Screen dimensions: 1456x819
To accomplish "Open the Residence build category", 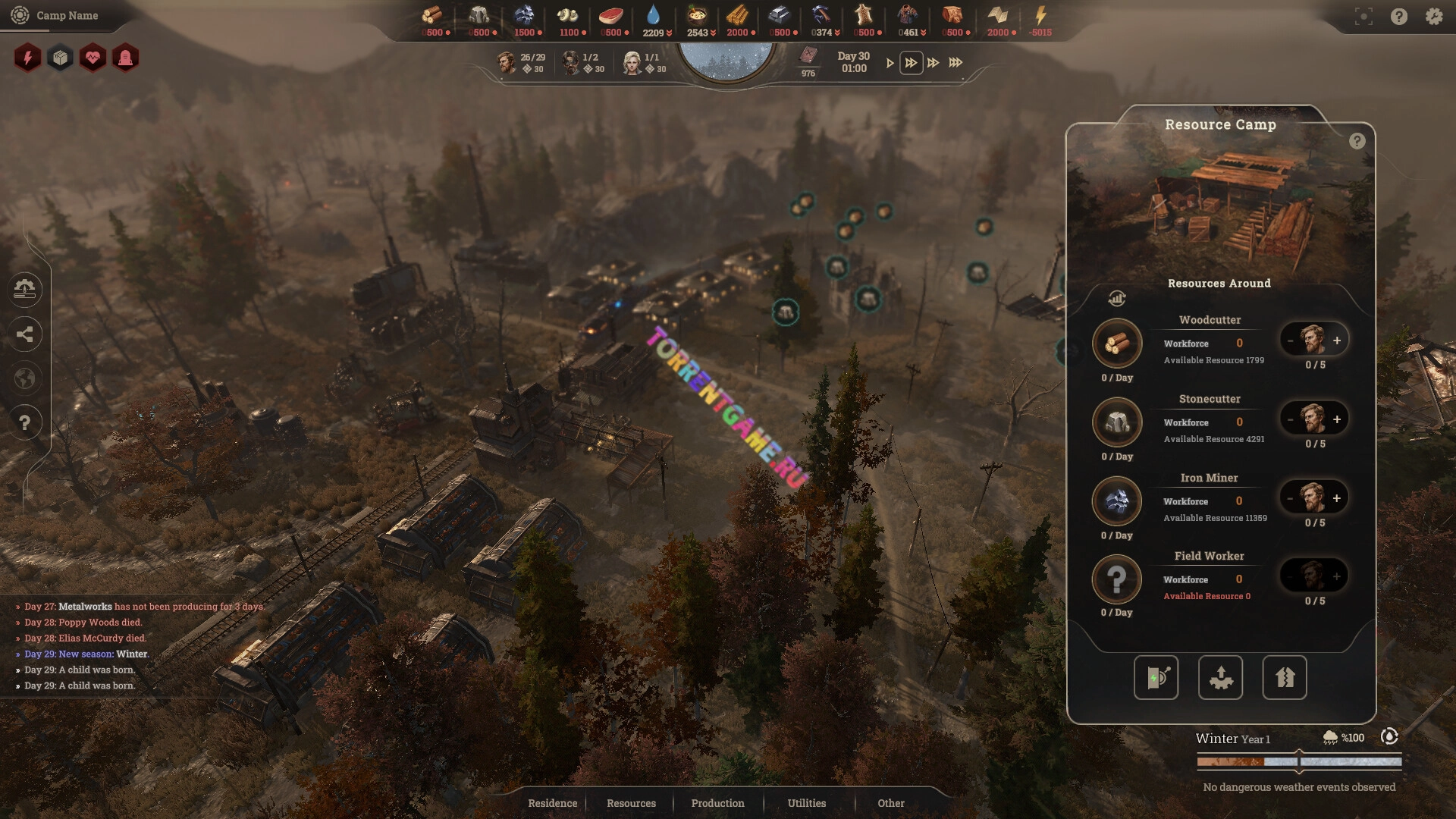I will 552,803.
